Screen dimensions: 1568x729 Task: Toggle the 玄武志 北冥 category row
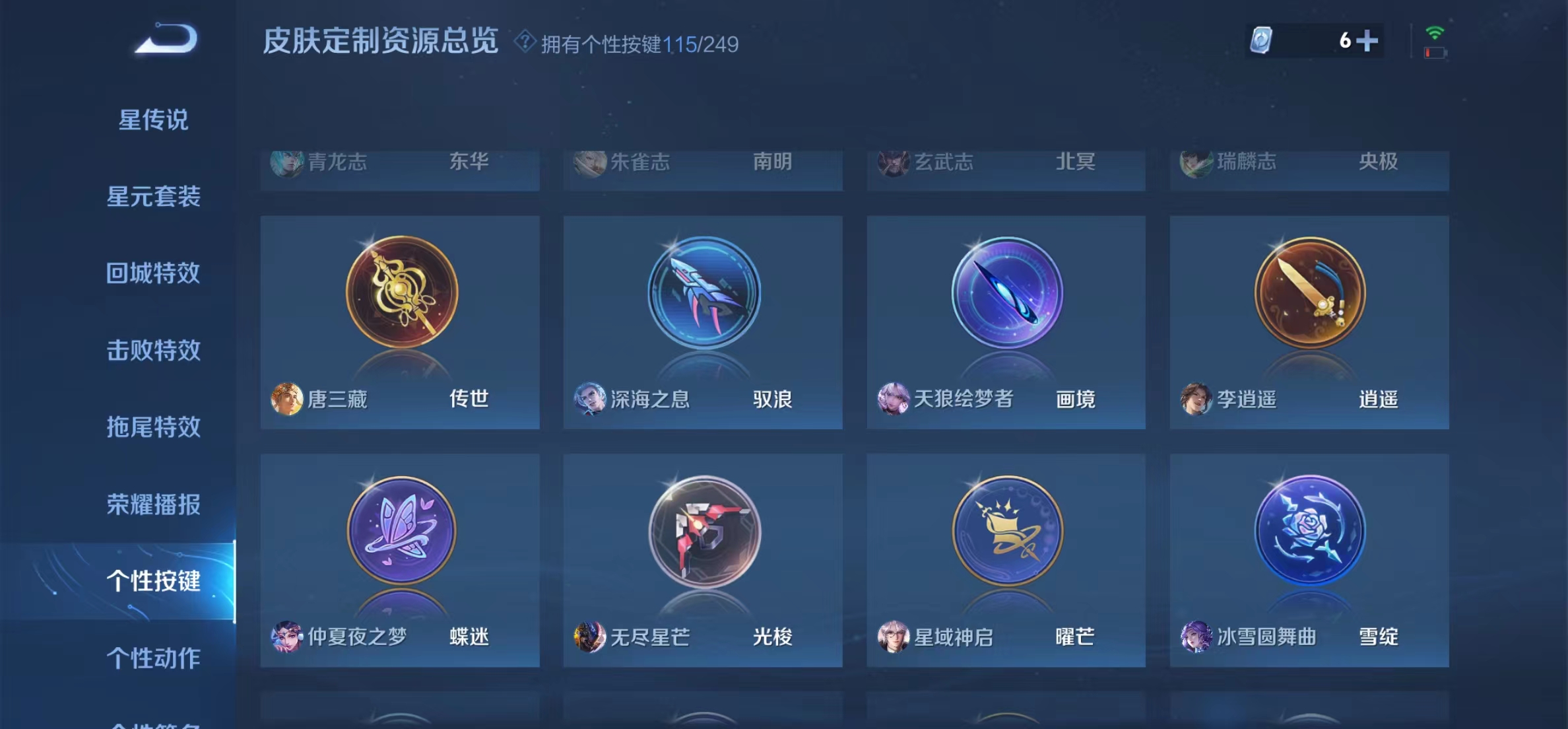click(x=1006, y=163)
